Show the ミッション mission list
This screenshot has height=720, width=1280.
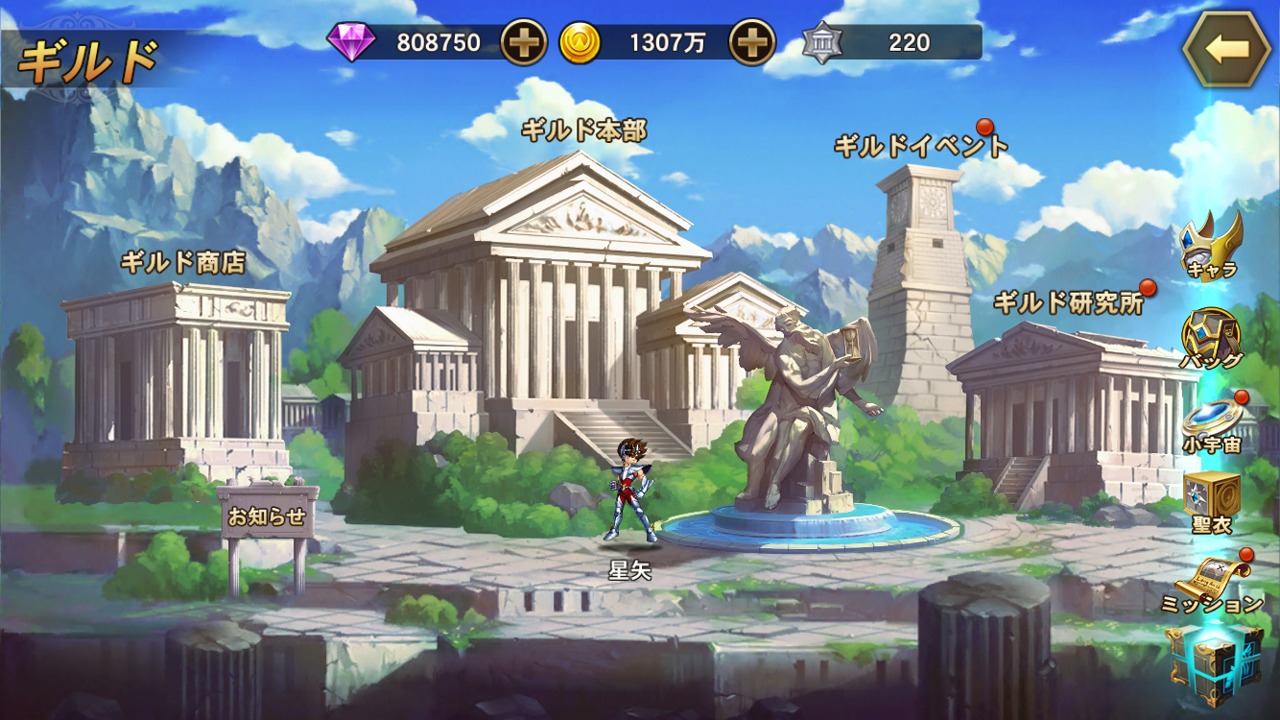(1211, 583)
